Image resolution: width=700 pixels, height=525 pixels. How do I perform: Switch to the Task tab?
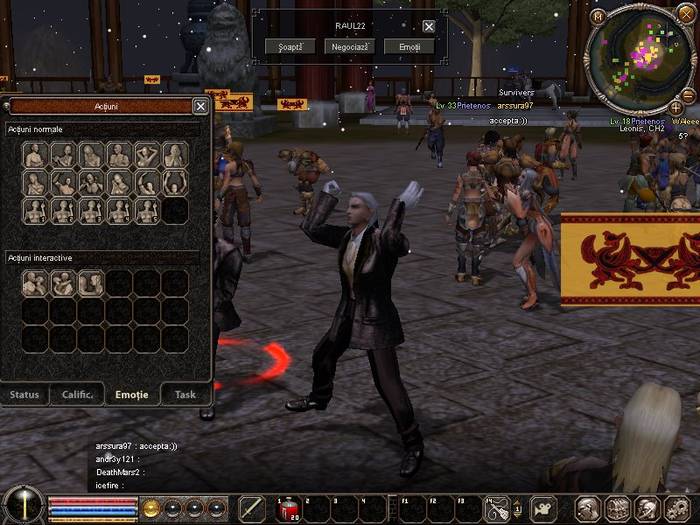(185, 394)
